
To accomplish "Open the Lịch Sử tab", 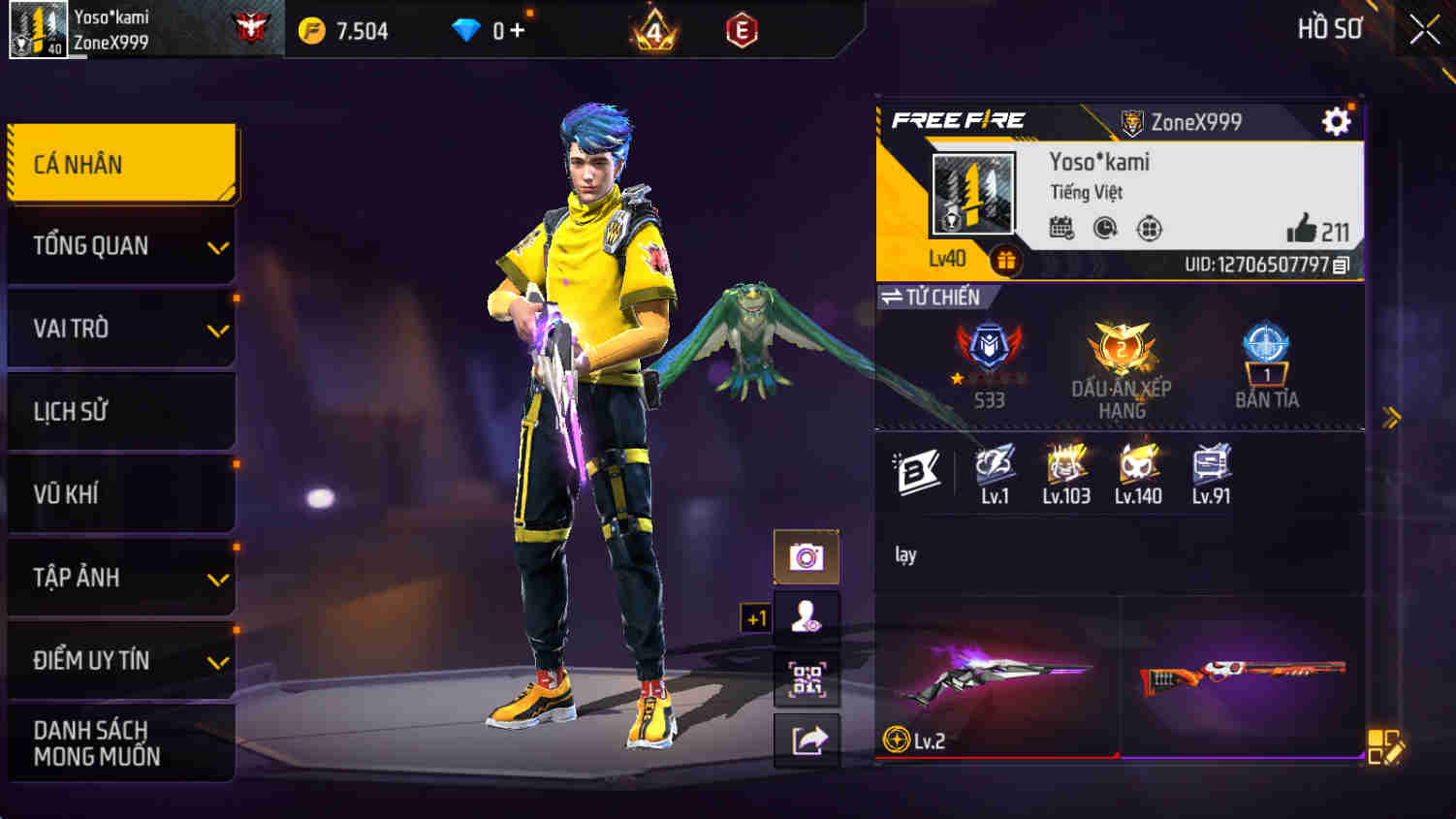I will pos(121,411).
